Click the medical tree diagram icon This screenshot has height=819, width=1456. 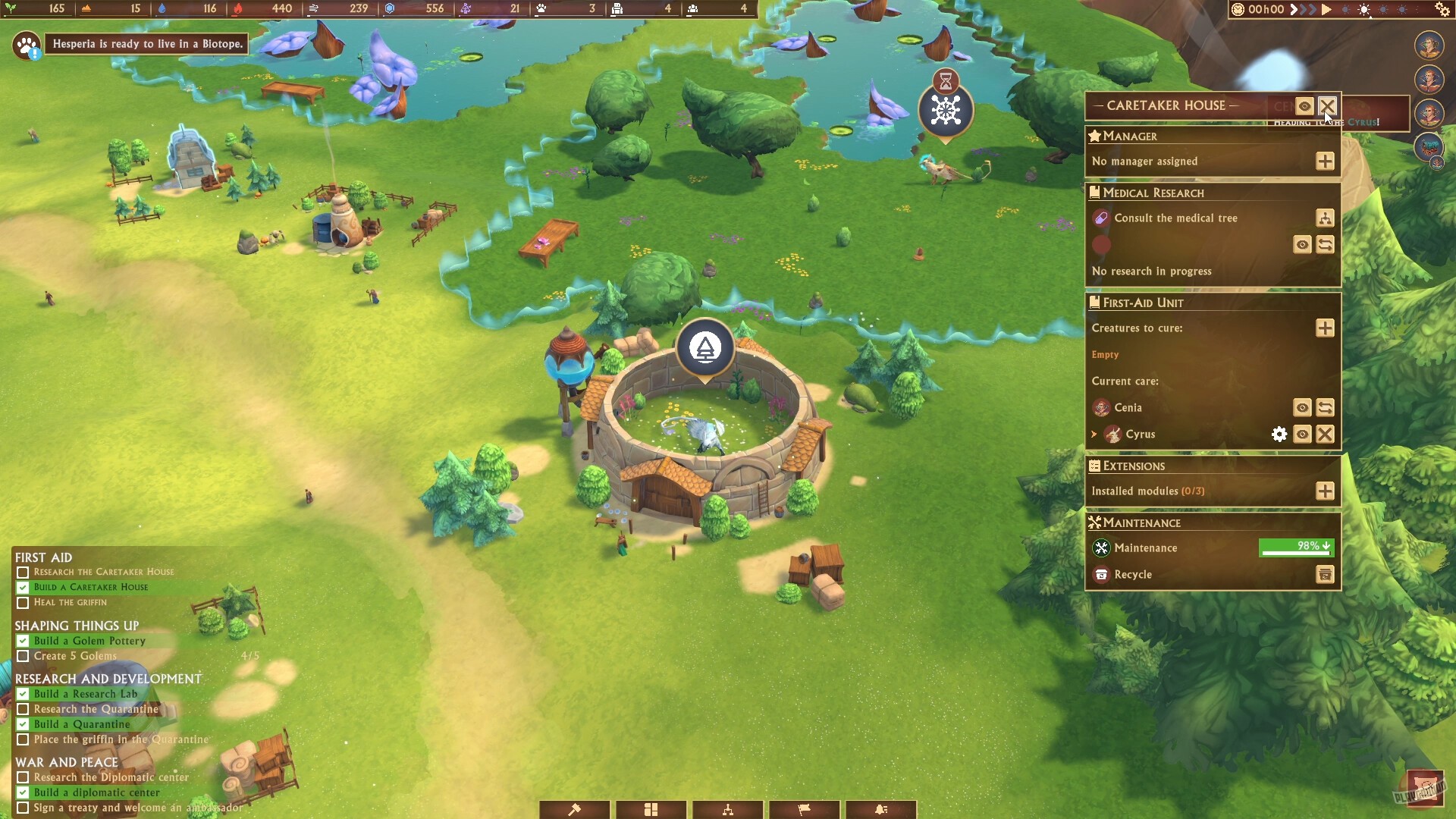1325,218
